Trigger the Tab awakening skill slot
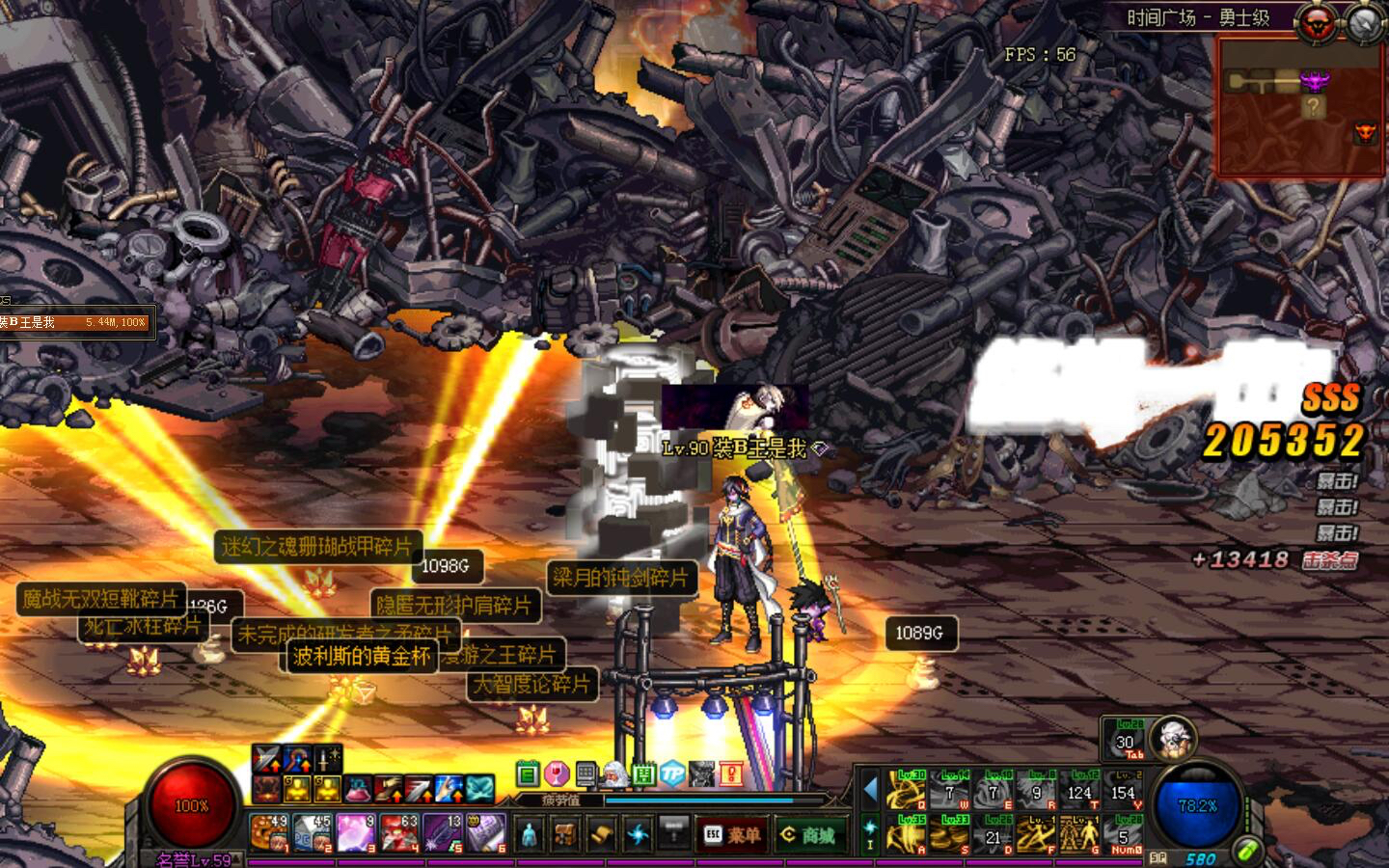This screenshot has width=1389, height=868. [x=1126, y=741]
